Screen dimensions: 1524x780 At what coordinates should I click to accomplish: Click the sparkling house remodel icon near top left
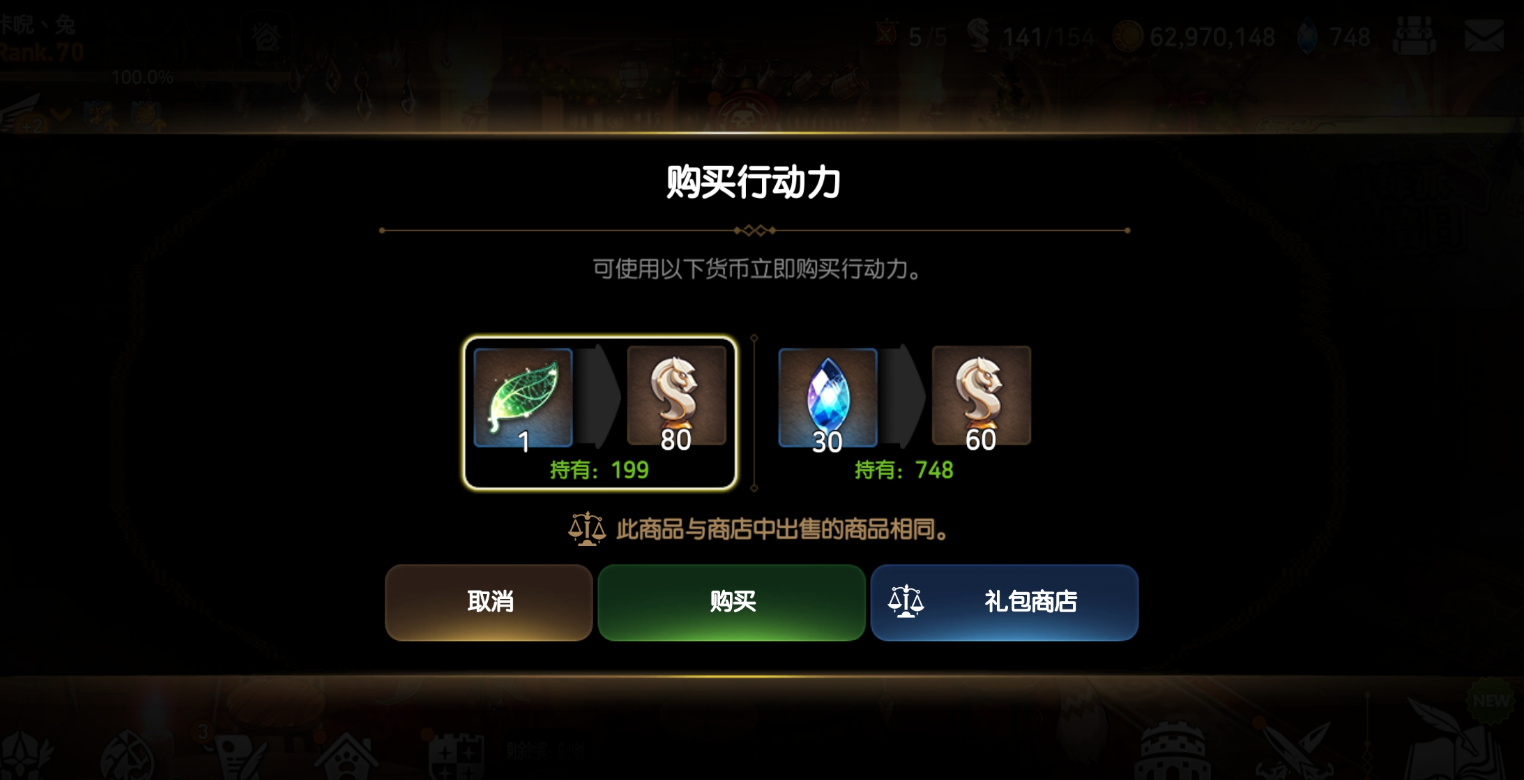pos(265,38)
